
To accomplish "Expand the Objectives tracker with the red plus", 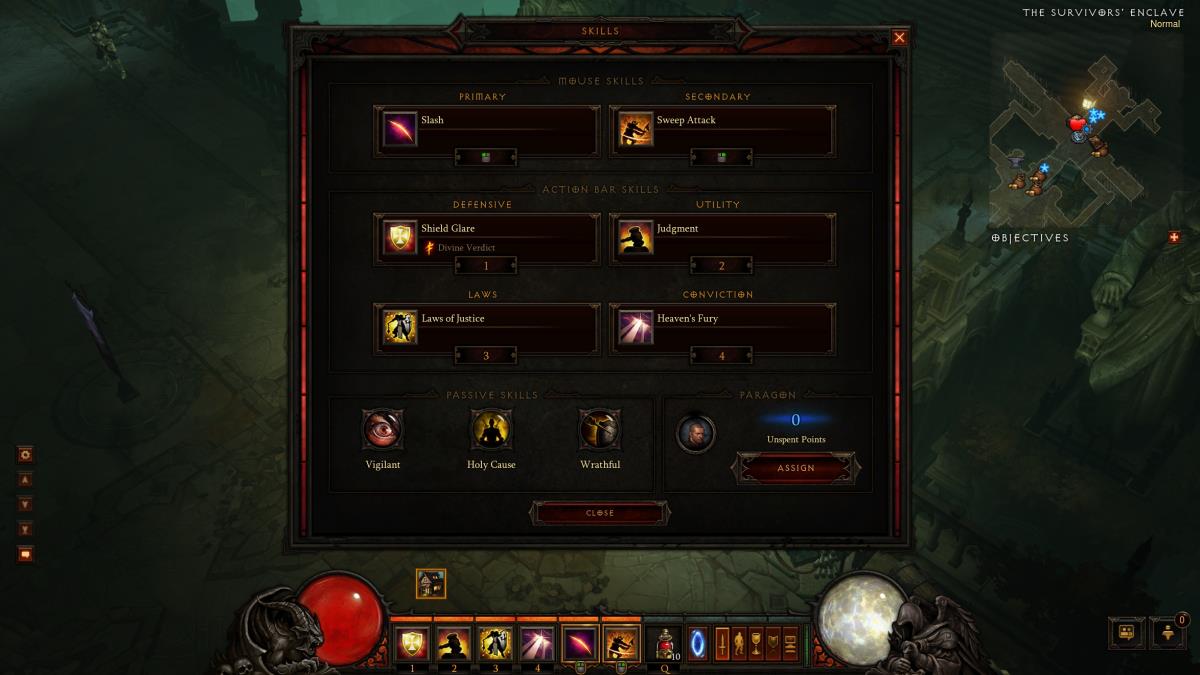I will click(1174, 237).
